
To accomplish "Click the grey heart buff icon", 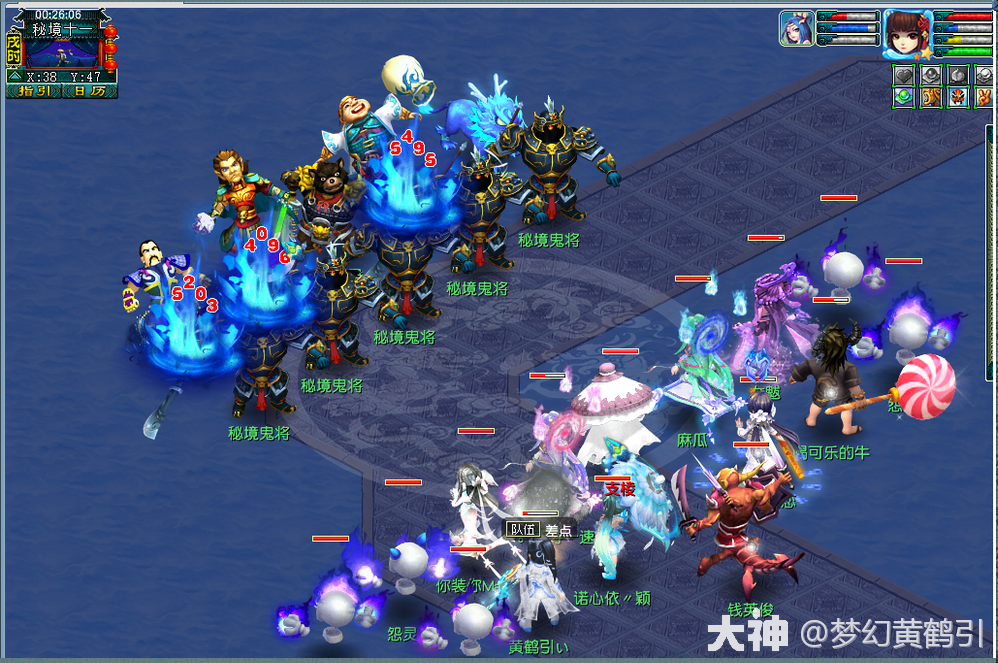I will click(904, 75).
